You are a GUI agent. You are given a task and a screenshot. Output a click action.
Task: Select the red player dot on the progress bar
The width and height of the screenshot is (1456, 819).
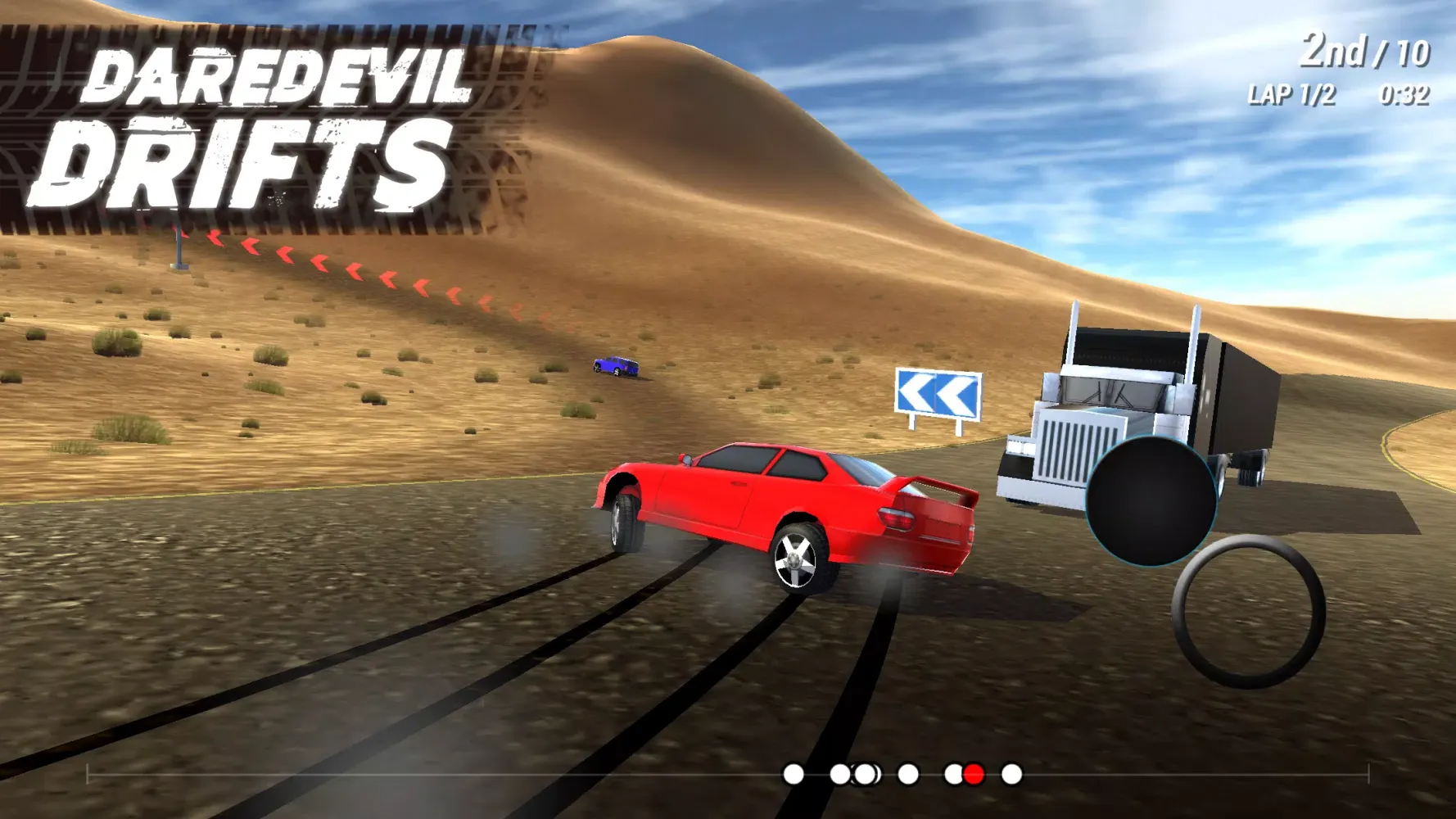point(974,773)
